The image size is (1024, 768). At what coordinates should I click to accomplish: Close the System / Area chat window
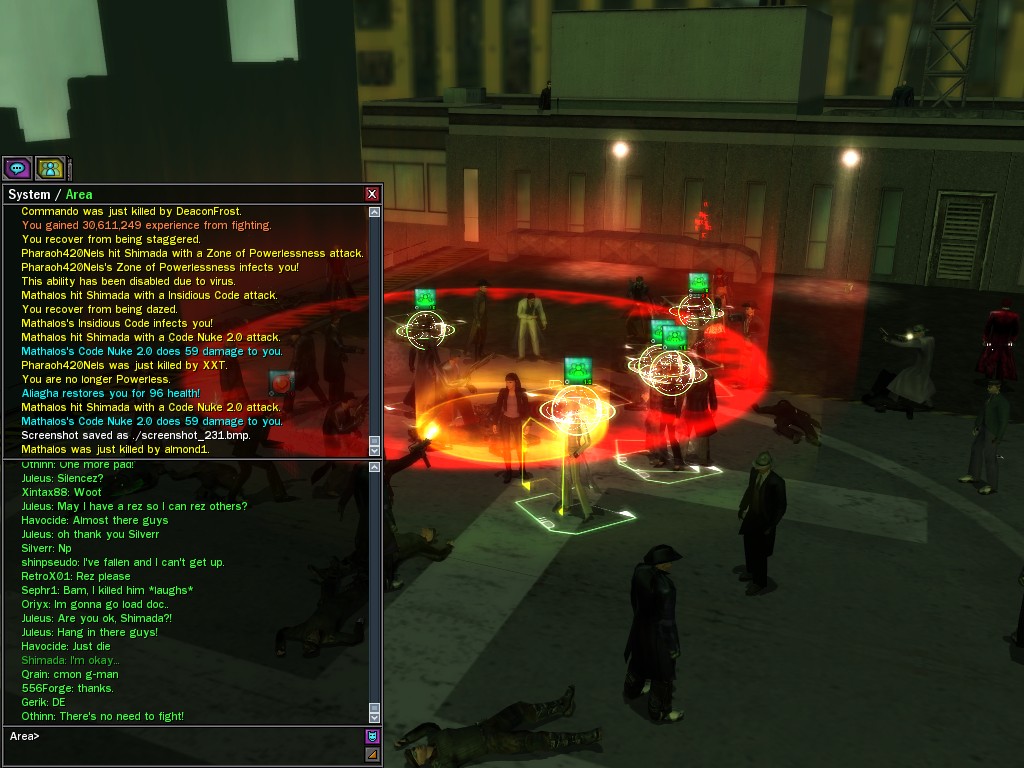372,194
